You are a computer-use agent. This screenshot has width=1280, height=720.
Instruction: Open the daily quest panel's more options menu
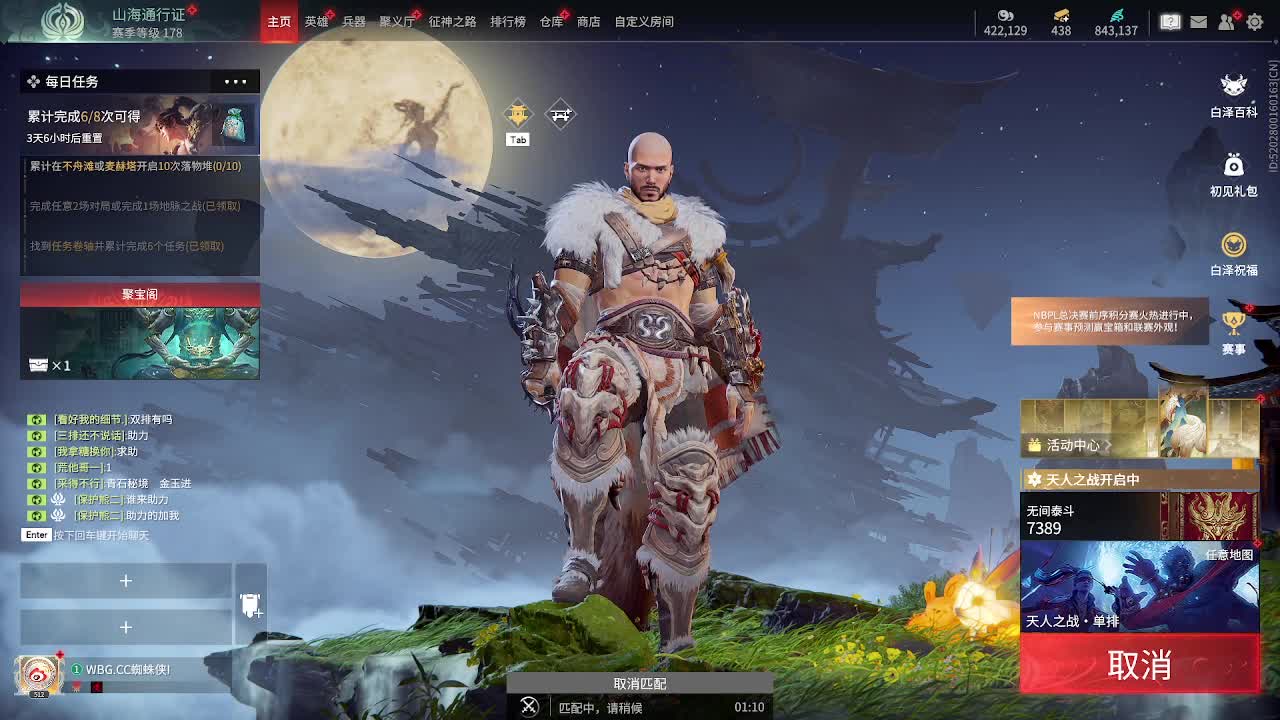[236, 81]
